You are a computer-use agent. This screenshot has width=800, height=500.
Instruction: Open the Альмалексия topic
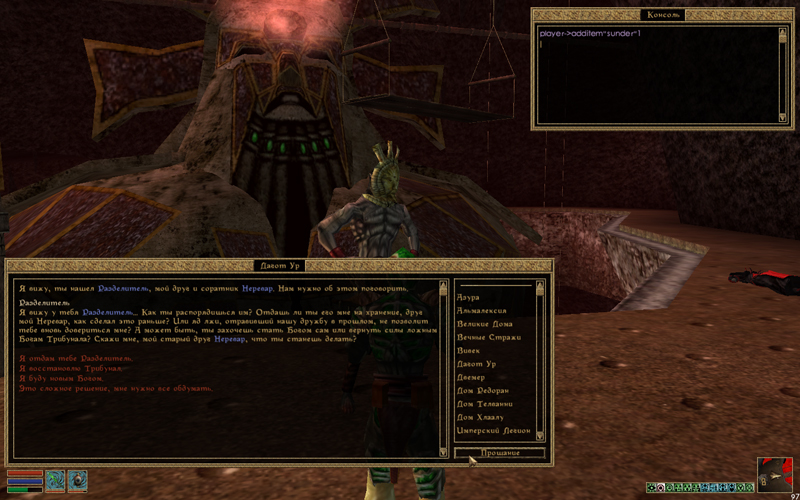[x=482, y=312]
